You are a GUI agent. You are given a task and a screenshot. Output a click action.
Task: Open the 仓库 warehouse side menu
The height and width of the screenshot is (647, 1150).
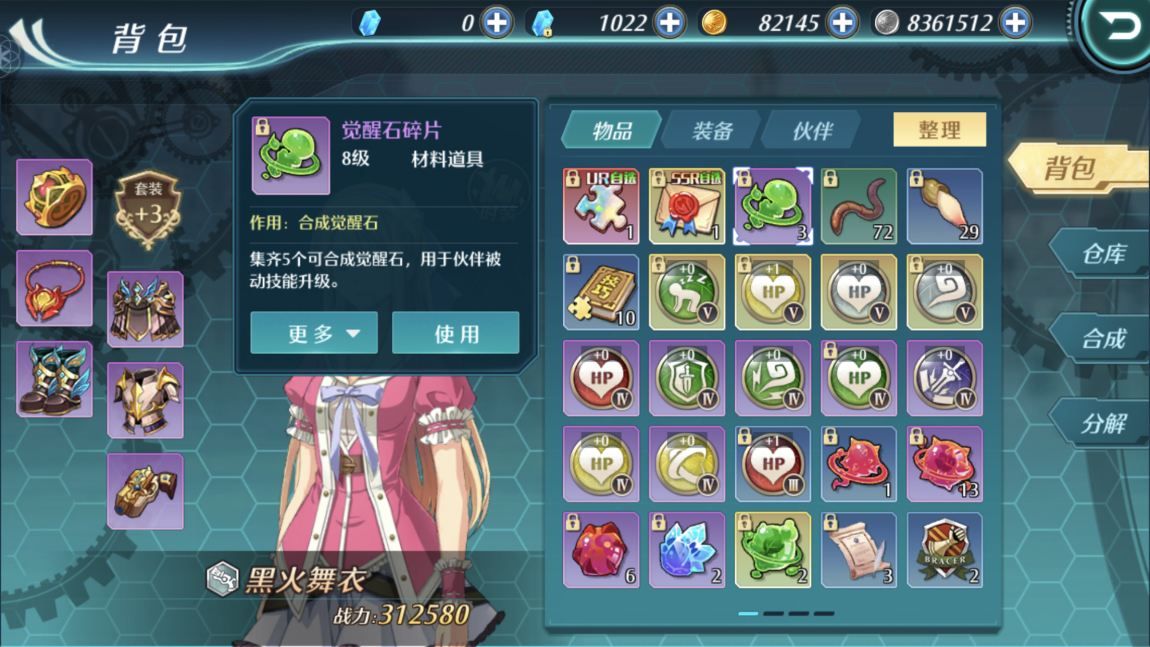point(1102,254)
